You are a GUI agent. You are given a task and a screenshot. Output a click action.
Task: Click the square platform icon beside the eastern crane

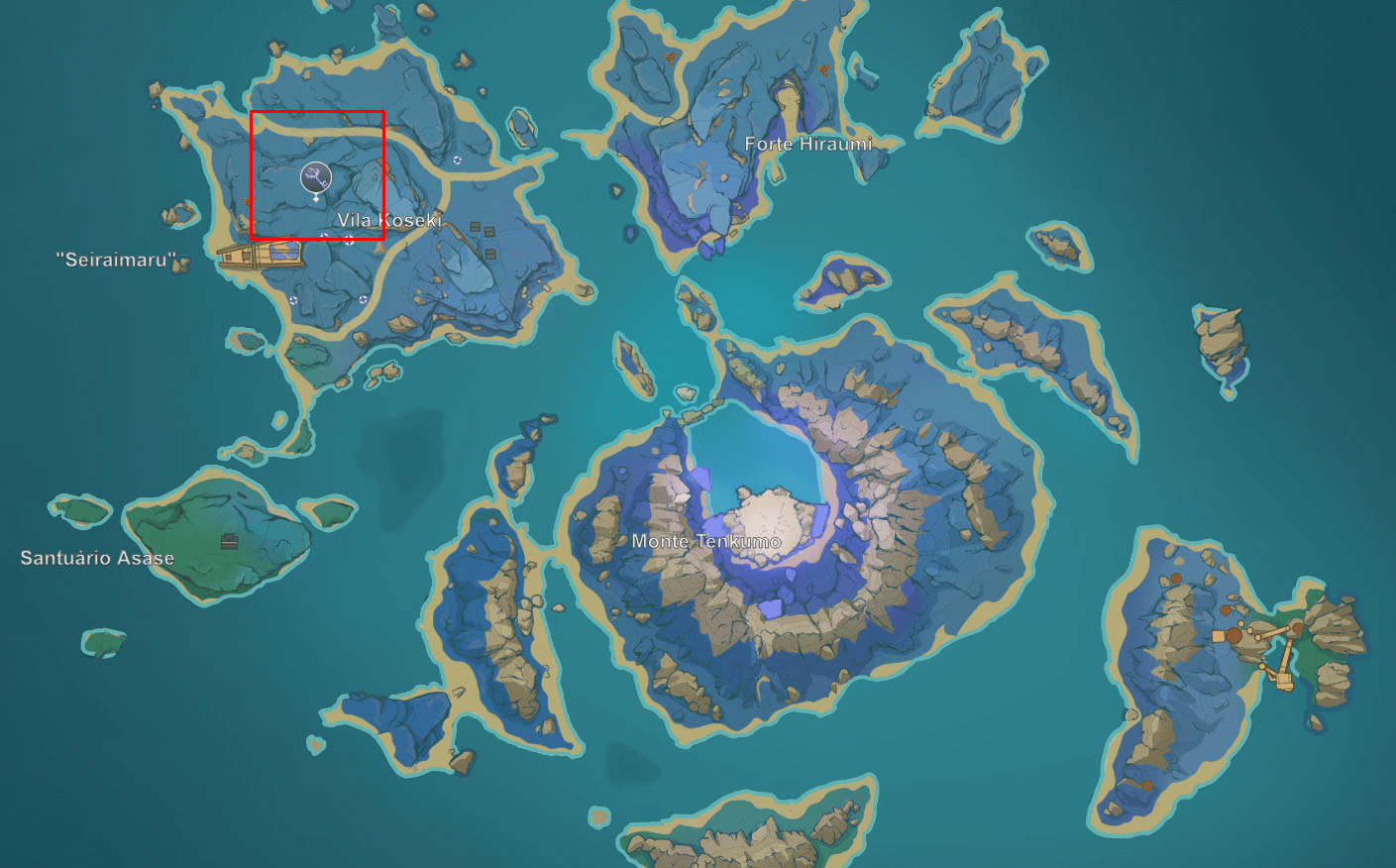(x=1218, y=636)
